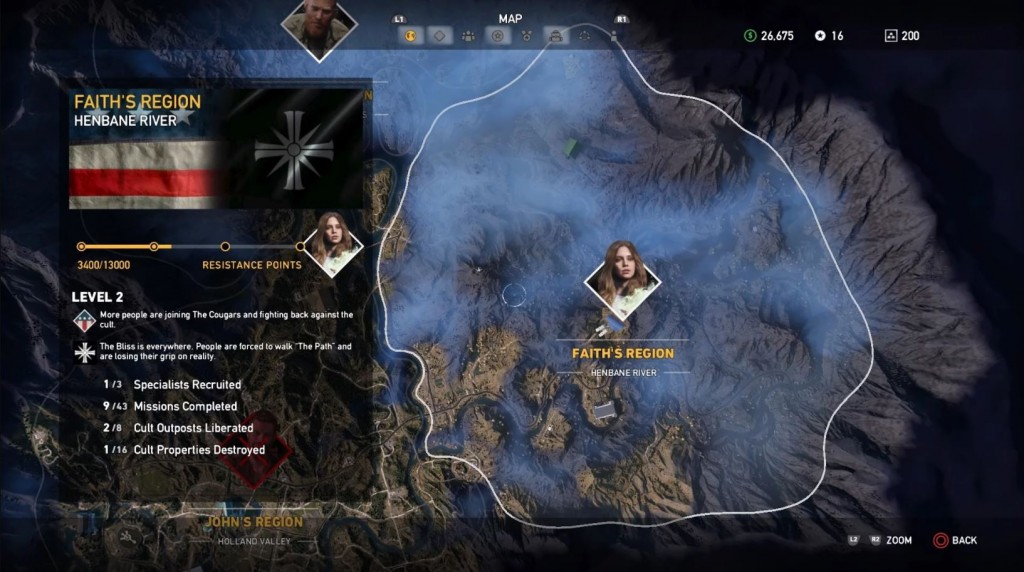Select the yellow globe map tab
The height and width of the screenshot is (572, 1024).
pos(410,36)
